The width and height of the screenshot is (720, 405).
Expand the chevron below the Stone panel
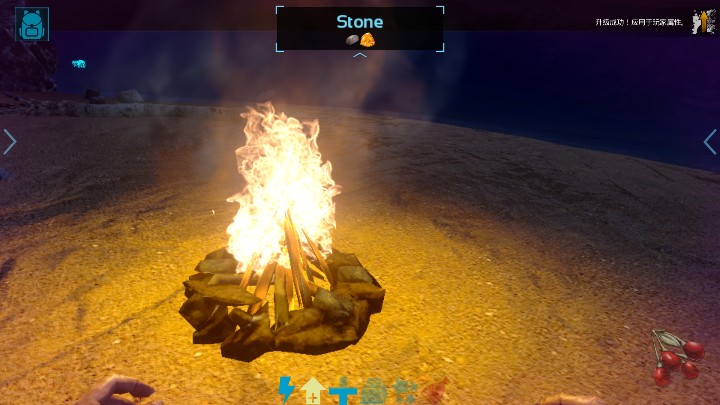[x=360, y=56]
